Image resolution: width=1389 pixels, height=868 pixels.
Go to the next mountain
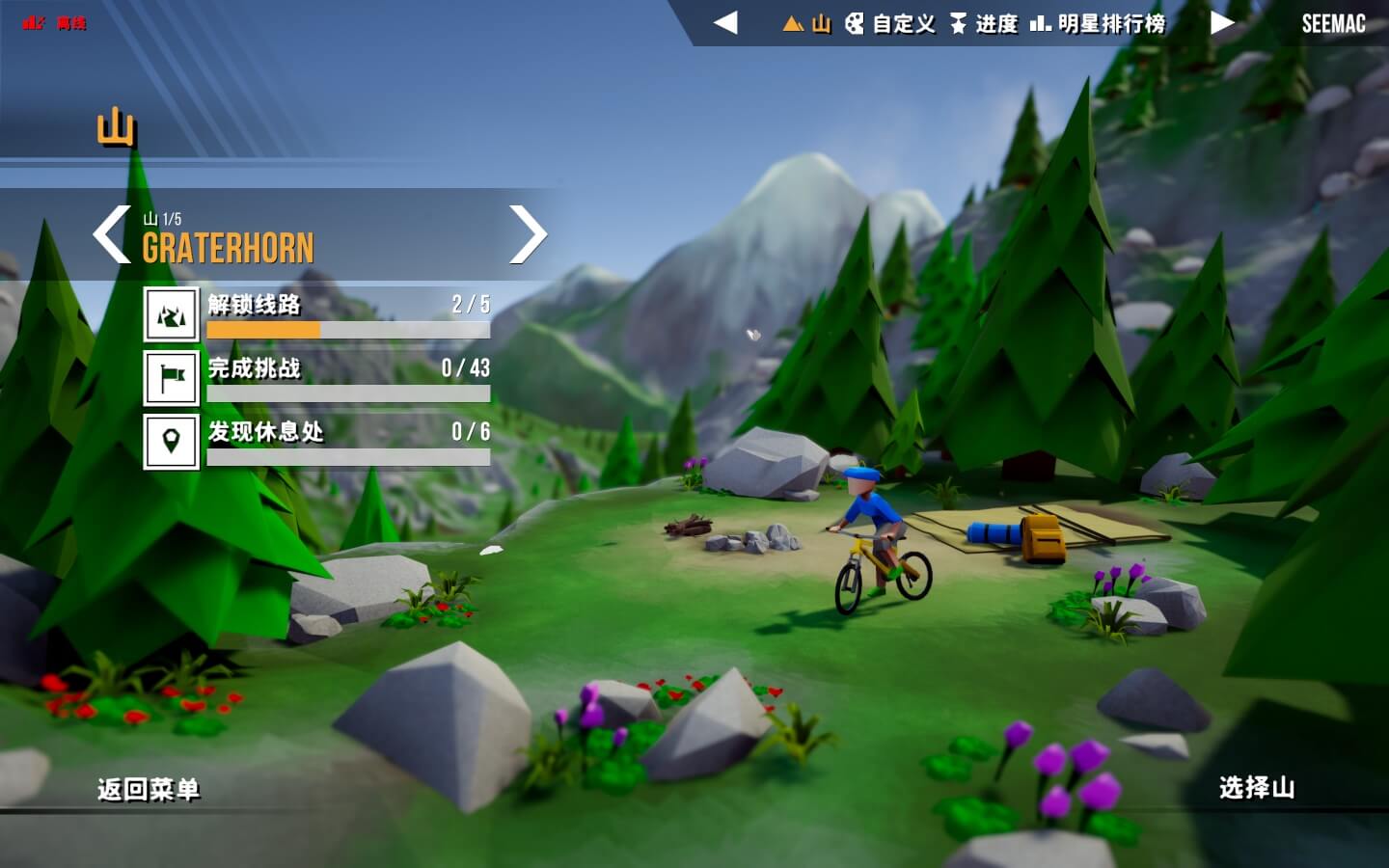click(x=528, y=234)
